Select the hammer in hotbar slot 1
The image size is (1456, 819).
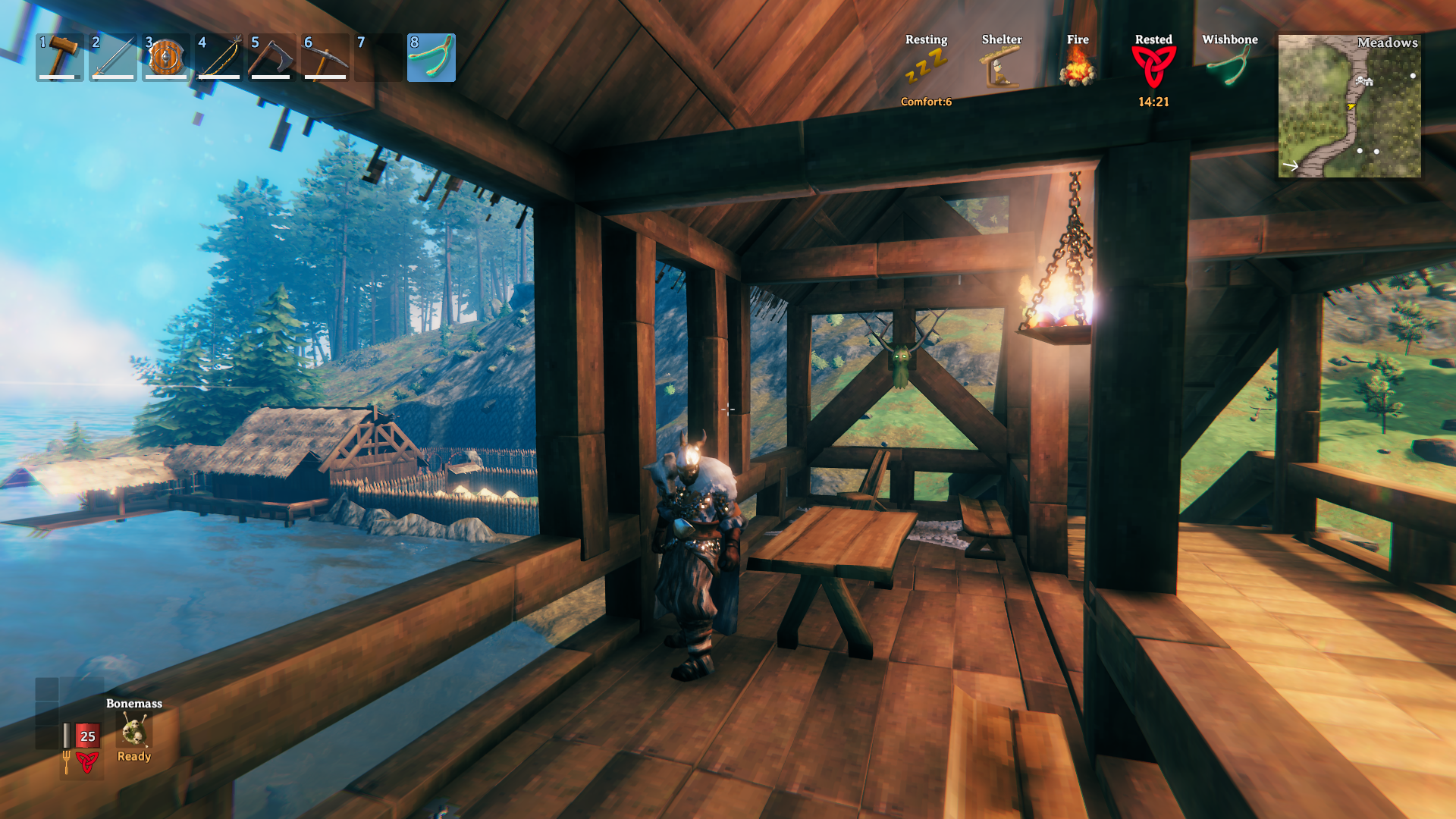pyautogui.click(x=60, y=57)
